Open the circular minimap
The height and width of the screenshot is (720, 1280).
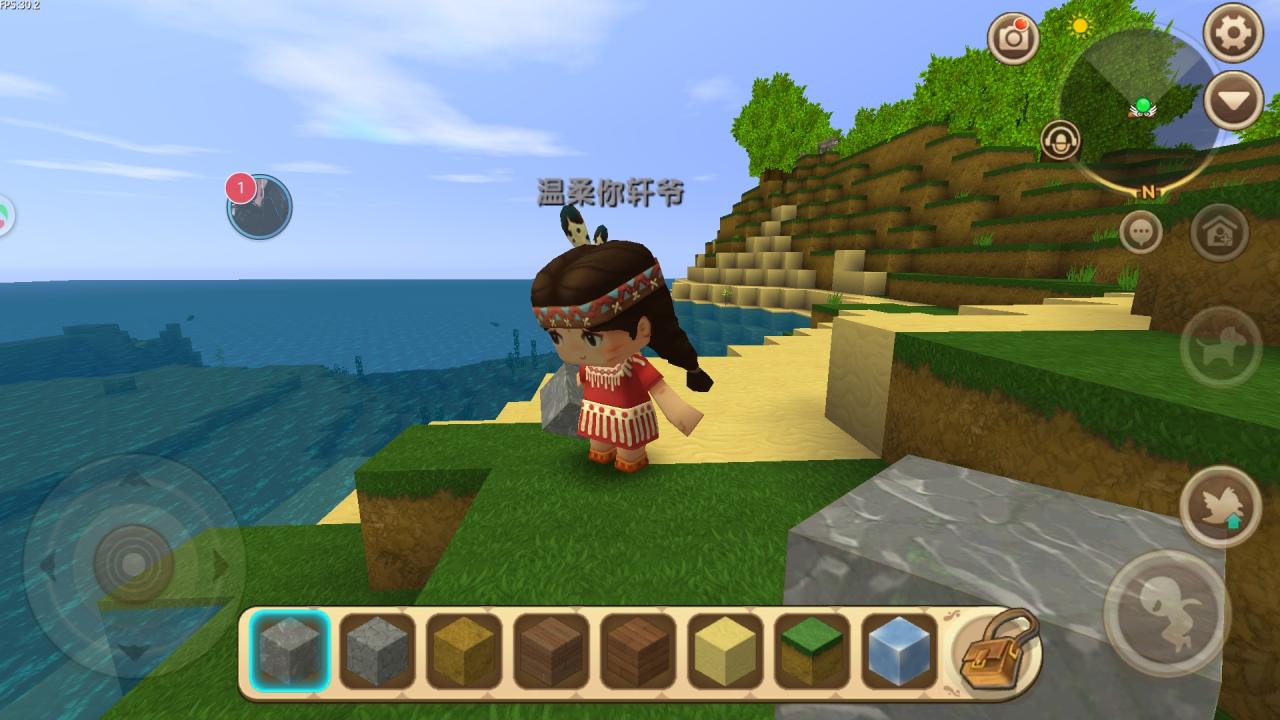point(1139,108)
